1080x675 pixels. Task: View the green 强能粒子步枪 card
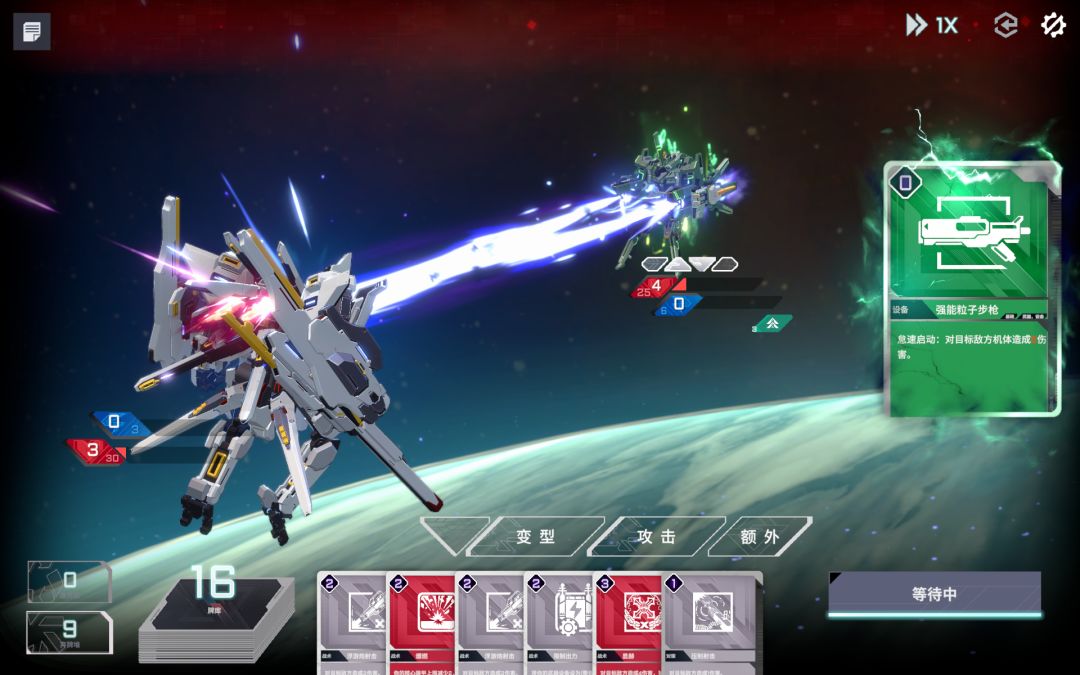pos(972,290)
